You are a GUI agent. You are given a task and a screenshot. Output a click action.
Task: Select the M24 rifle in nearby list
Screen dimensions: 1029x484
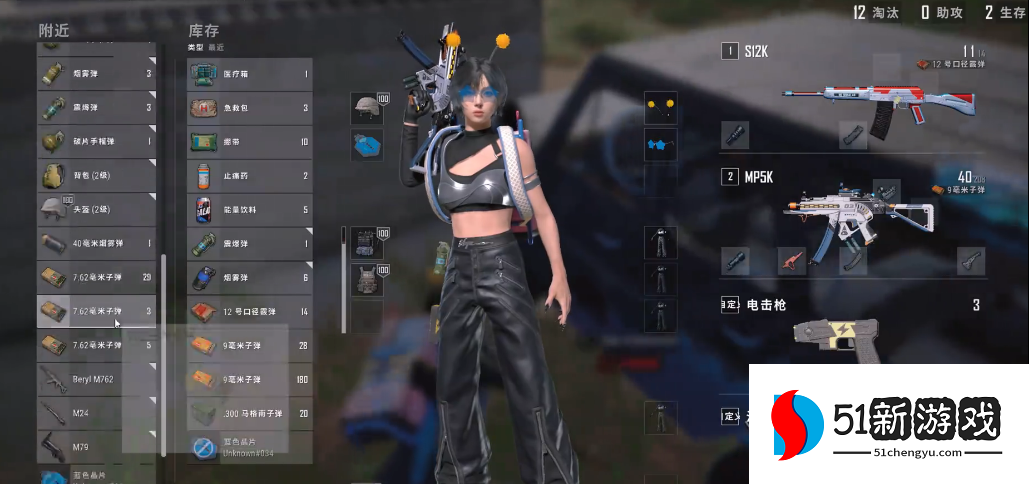coord(96,413)
